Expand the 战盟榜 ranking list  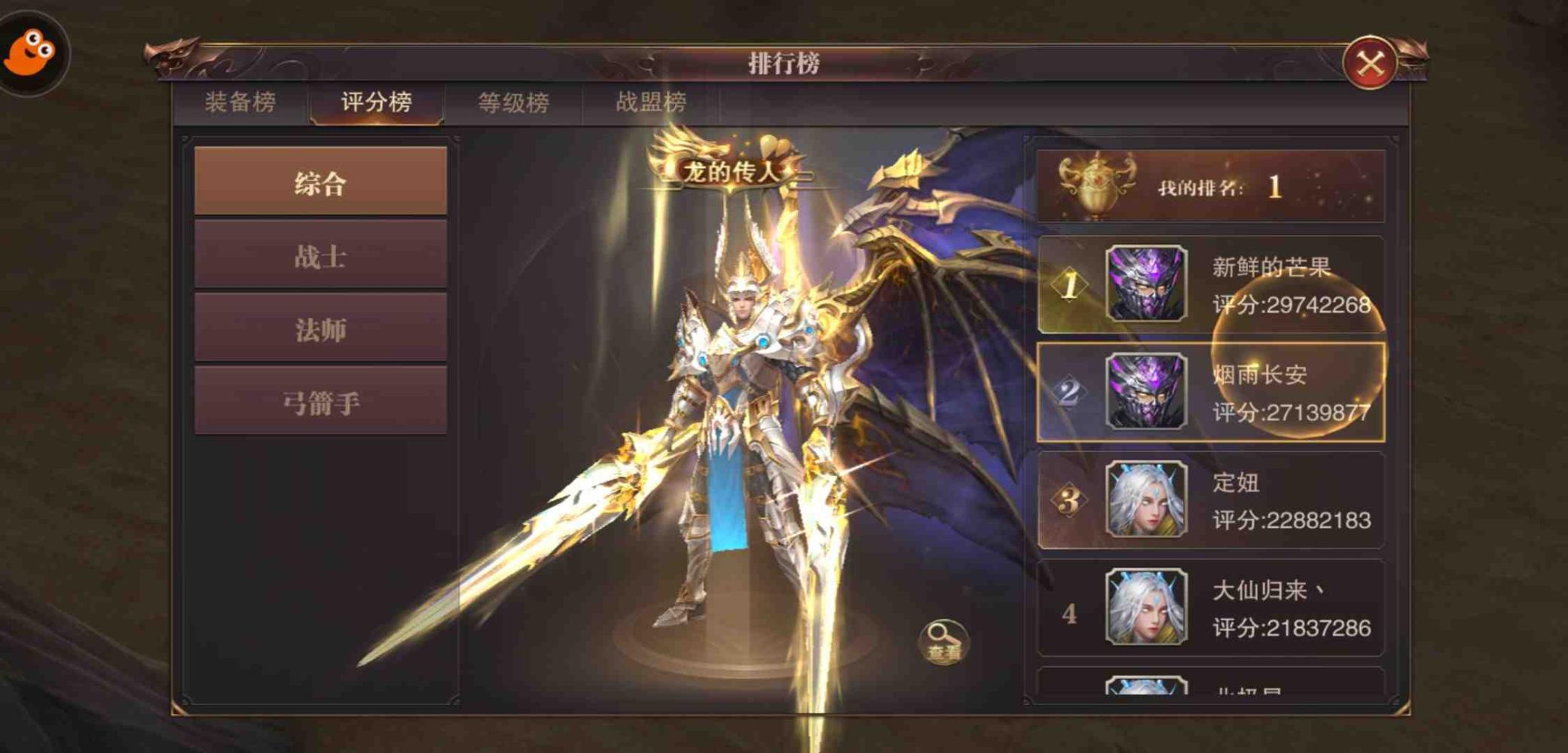click(650, 103)
